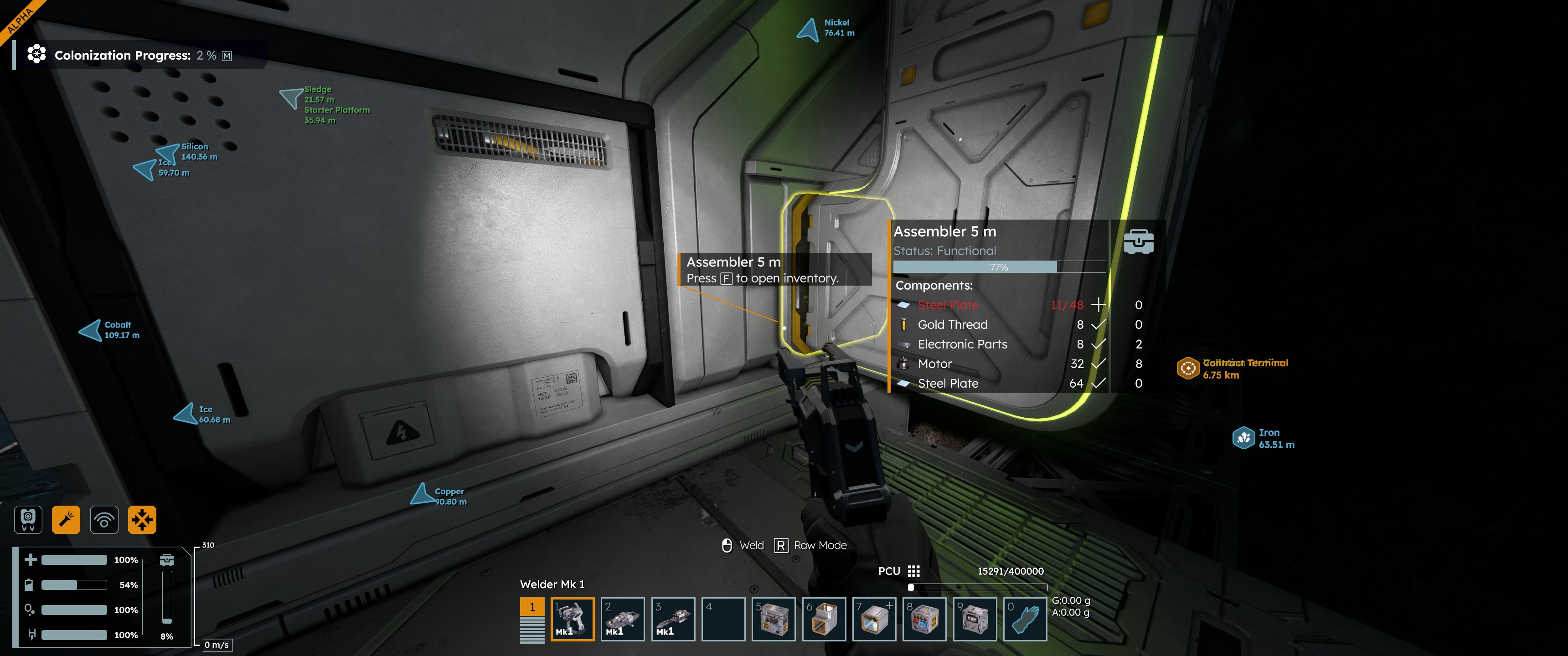Choose the block with red and blue panels in slot 8
The height and width of the screenshot is (656, 1568).
click(x=924, y=619)
